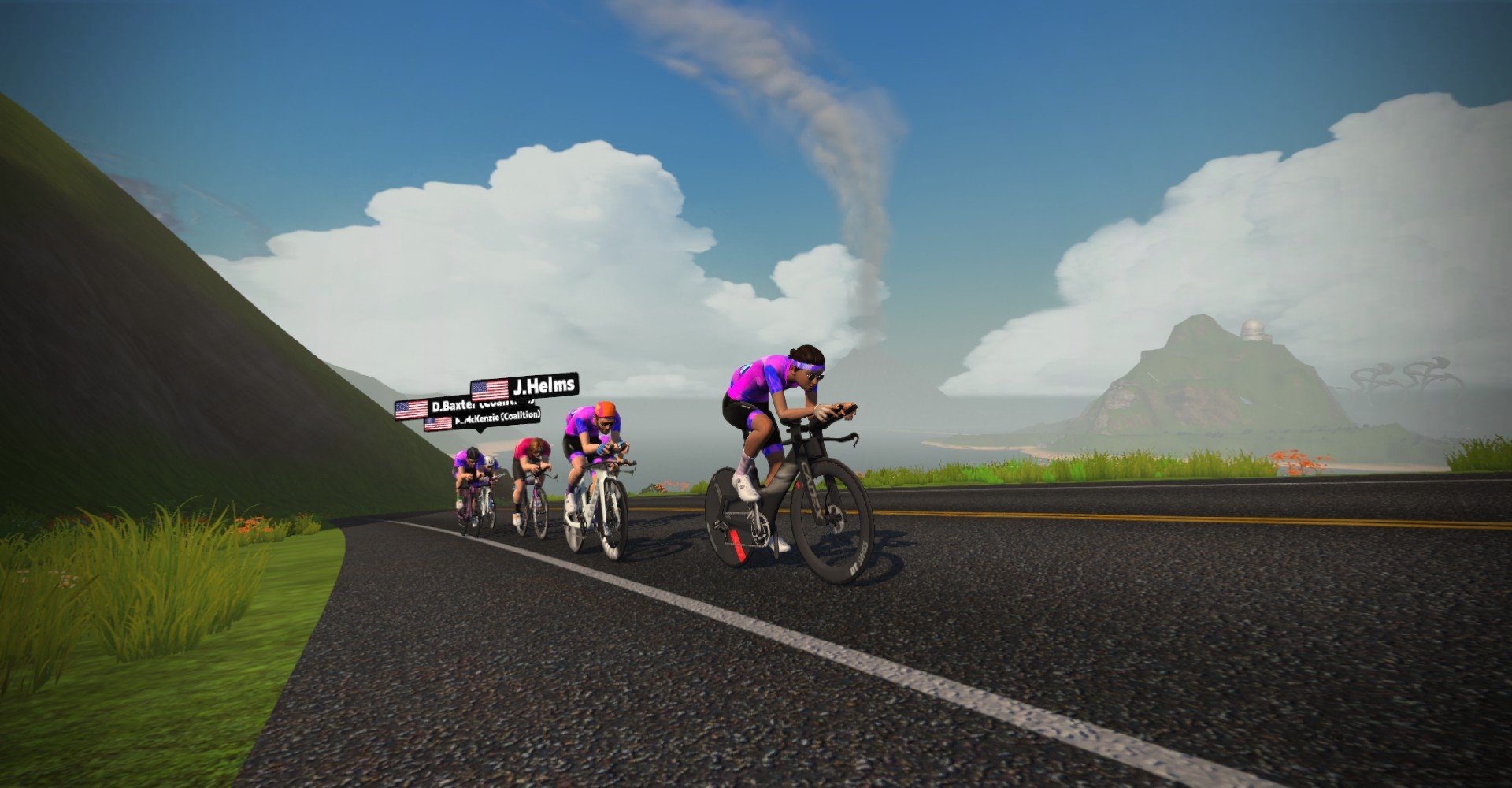Select the J.Helms rider name tag
Viewport: 1512px width, 788px height.
coord(524,387)
